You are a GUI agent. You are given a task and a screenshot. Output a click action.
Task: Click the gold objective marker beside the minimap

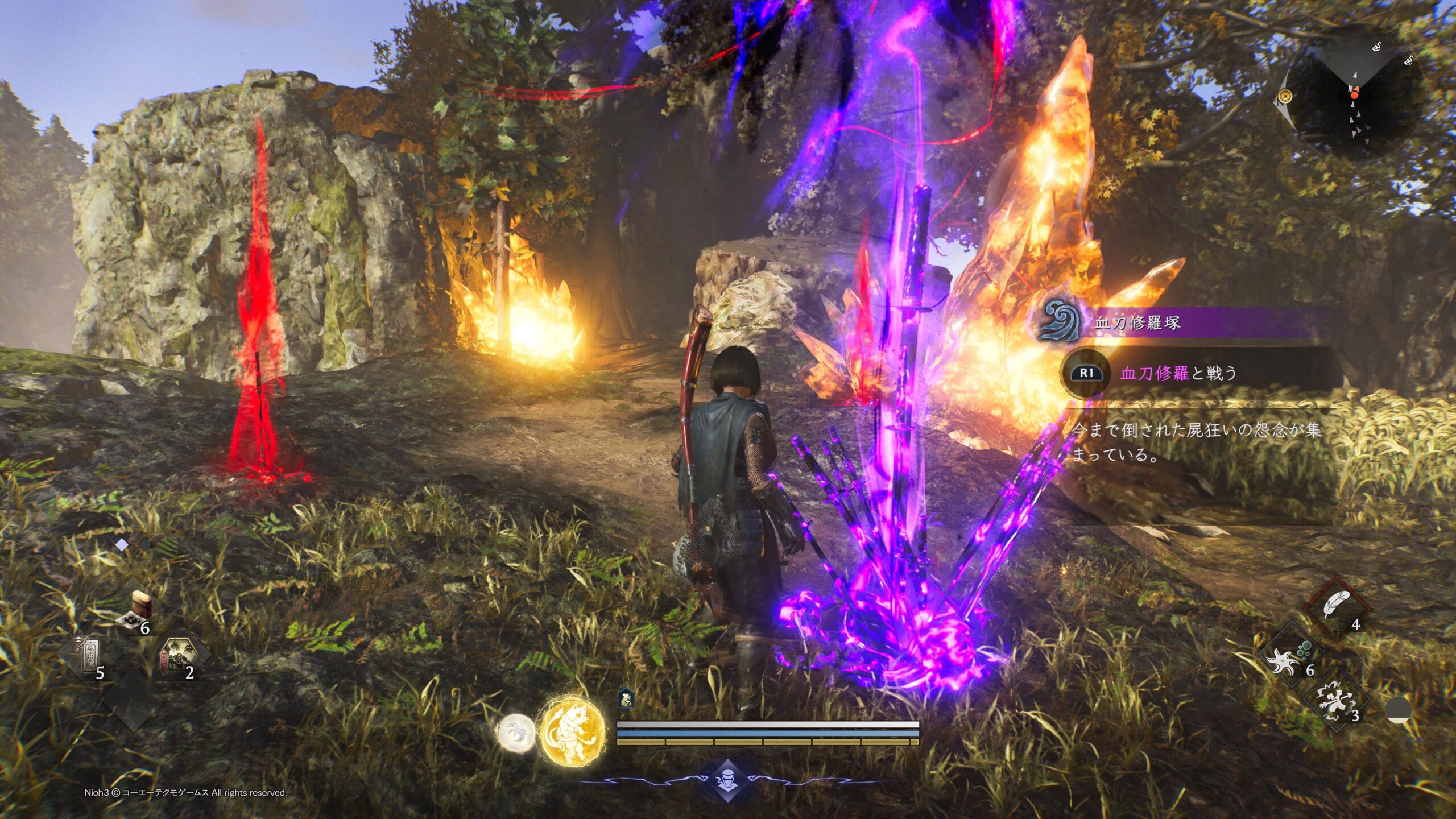point(1285,97)
